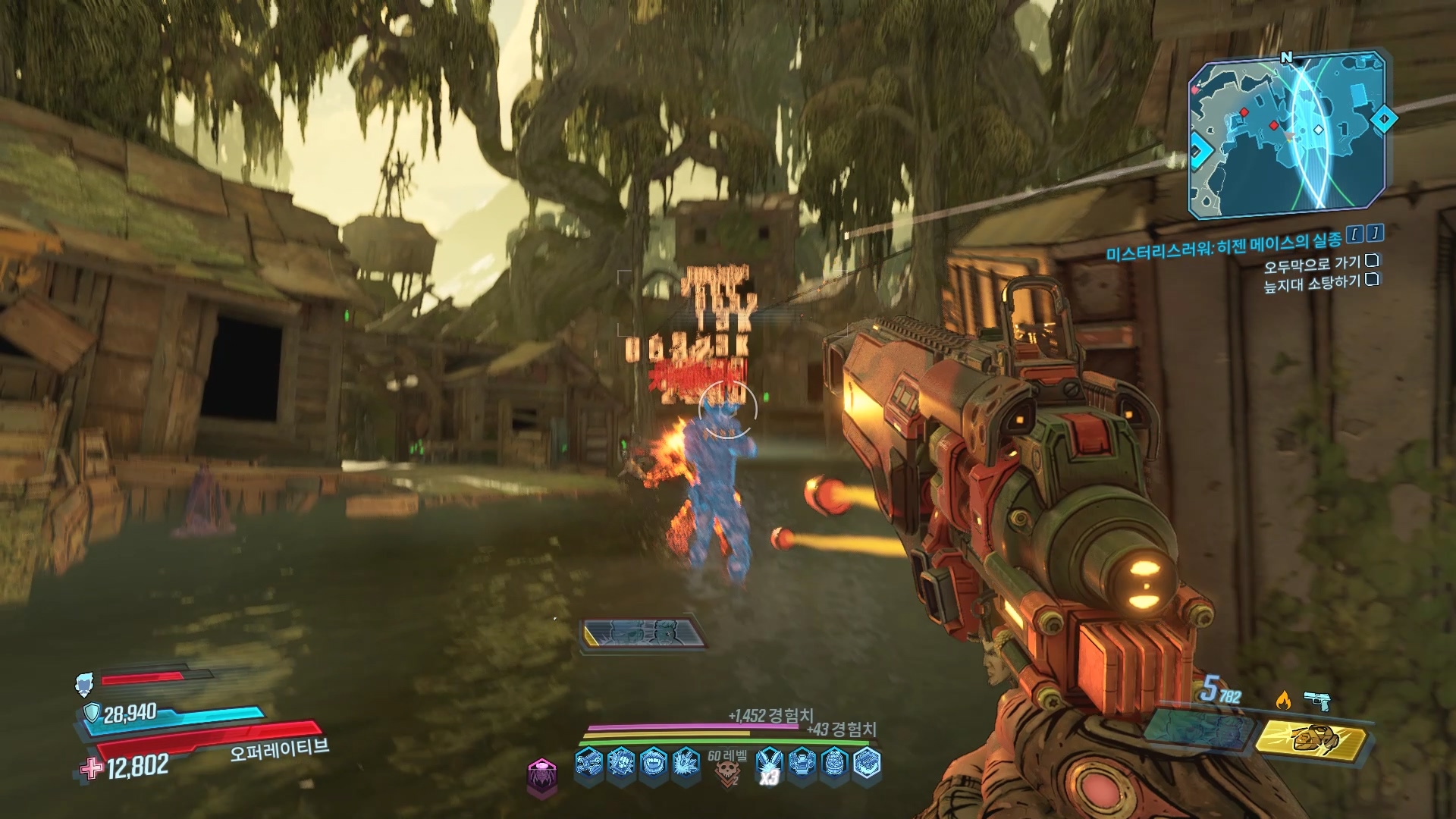Click the fire element indicator icon
Screen dimensions: 1456x819
[1283, 699]
